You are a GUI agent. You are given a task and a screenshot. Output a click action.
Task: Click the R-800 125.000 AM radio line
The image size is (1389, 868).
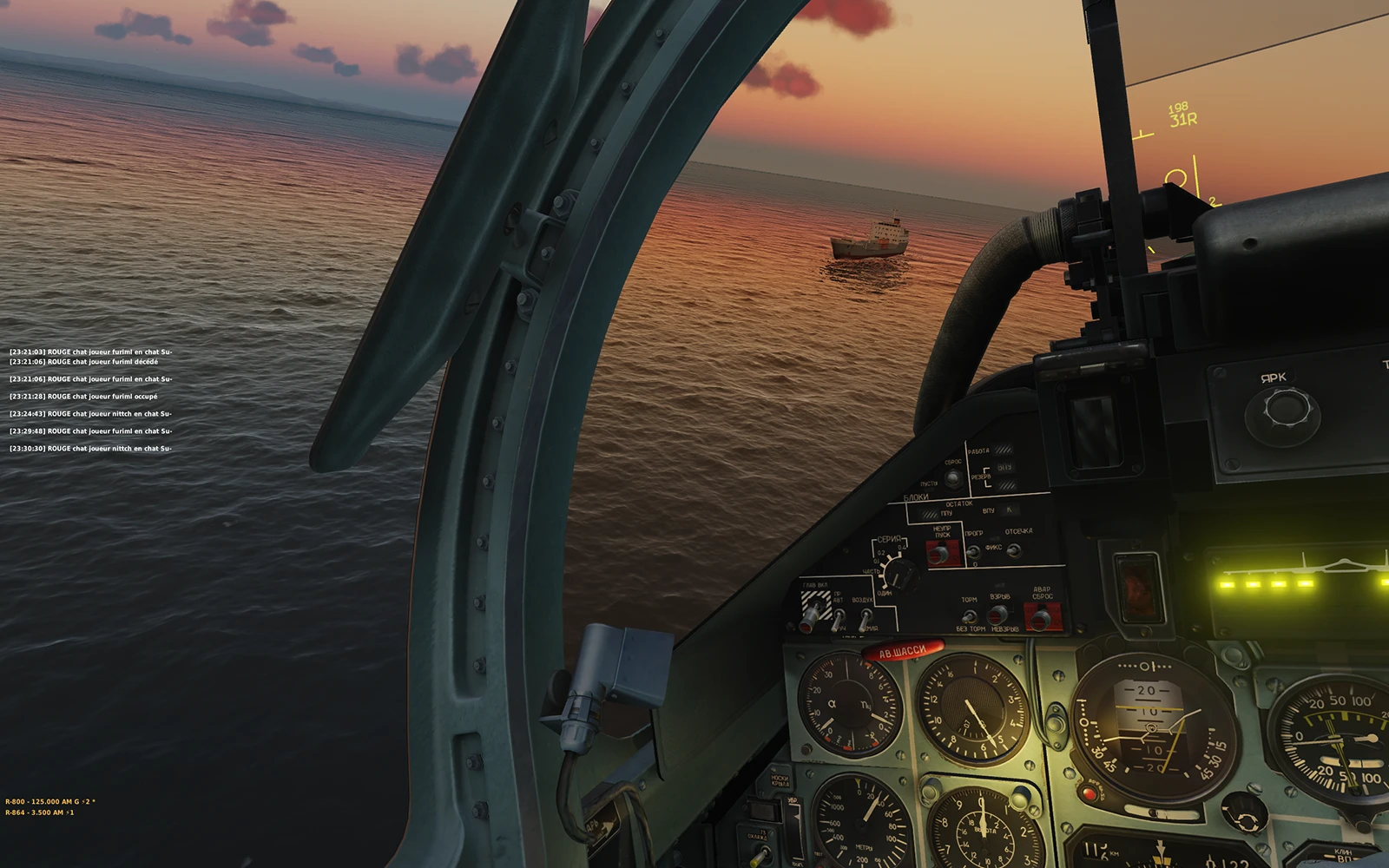pos(49,802)
